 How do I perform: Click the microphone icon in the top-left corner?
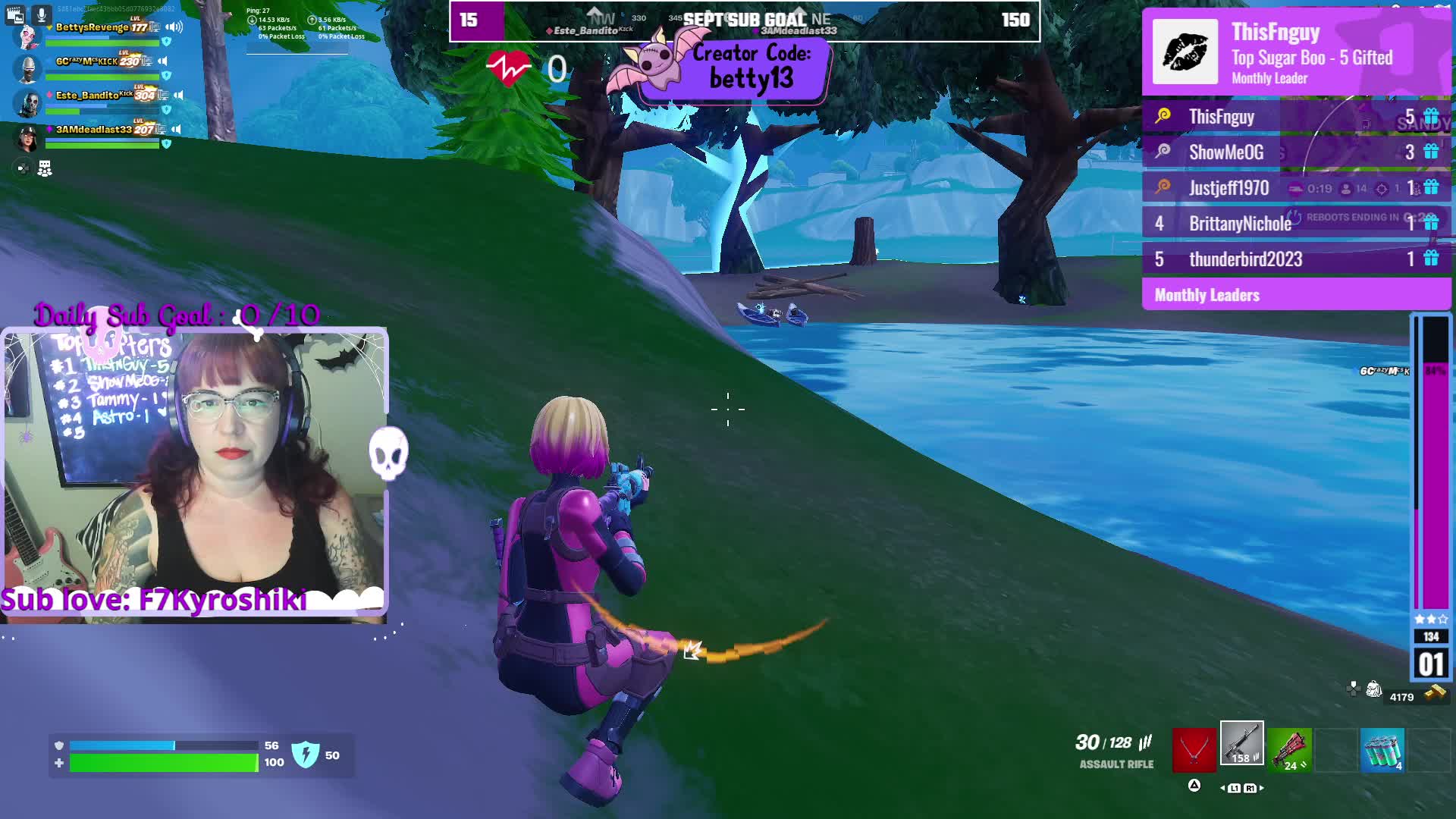coord(42,14)
